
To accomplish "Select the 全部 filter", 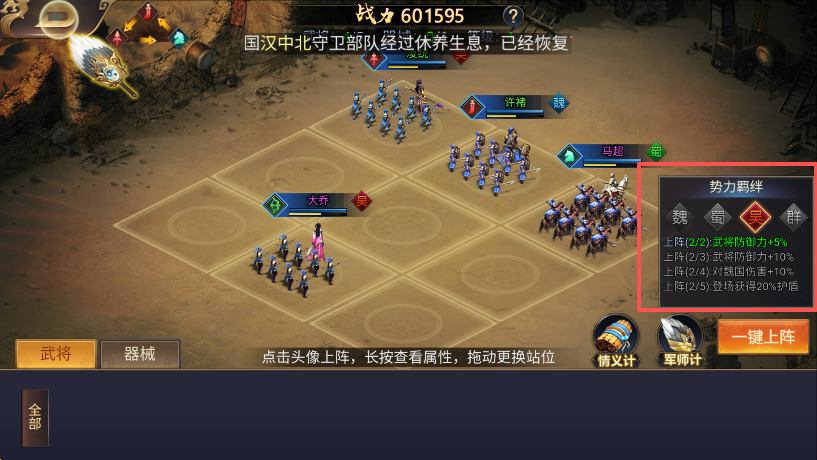I will pos(35,417).
